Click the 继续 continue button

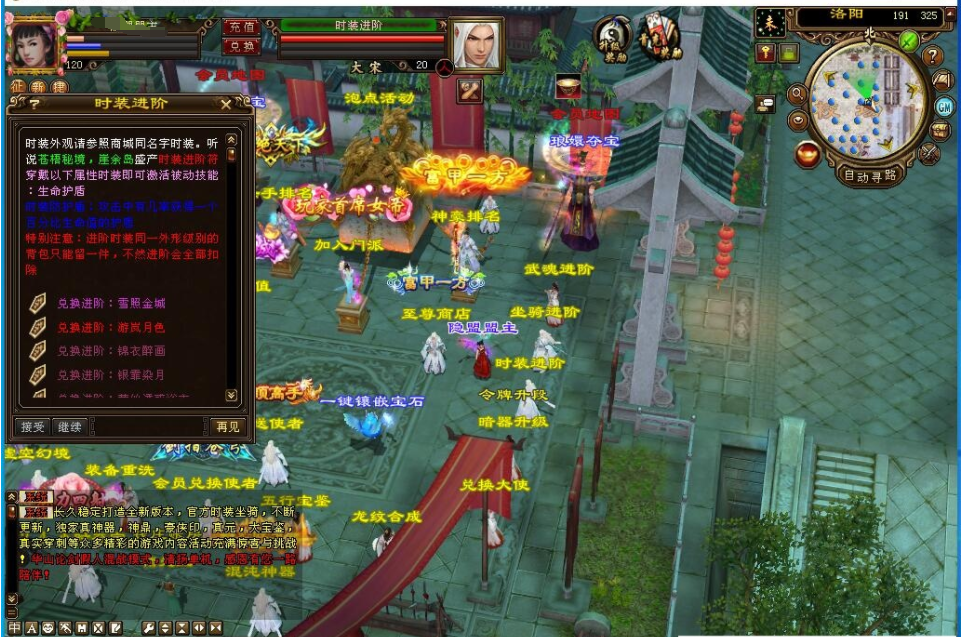tap(68, 427)
